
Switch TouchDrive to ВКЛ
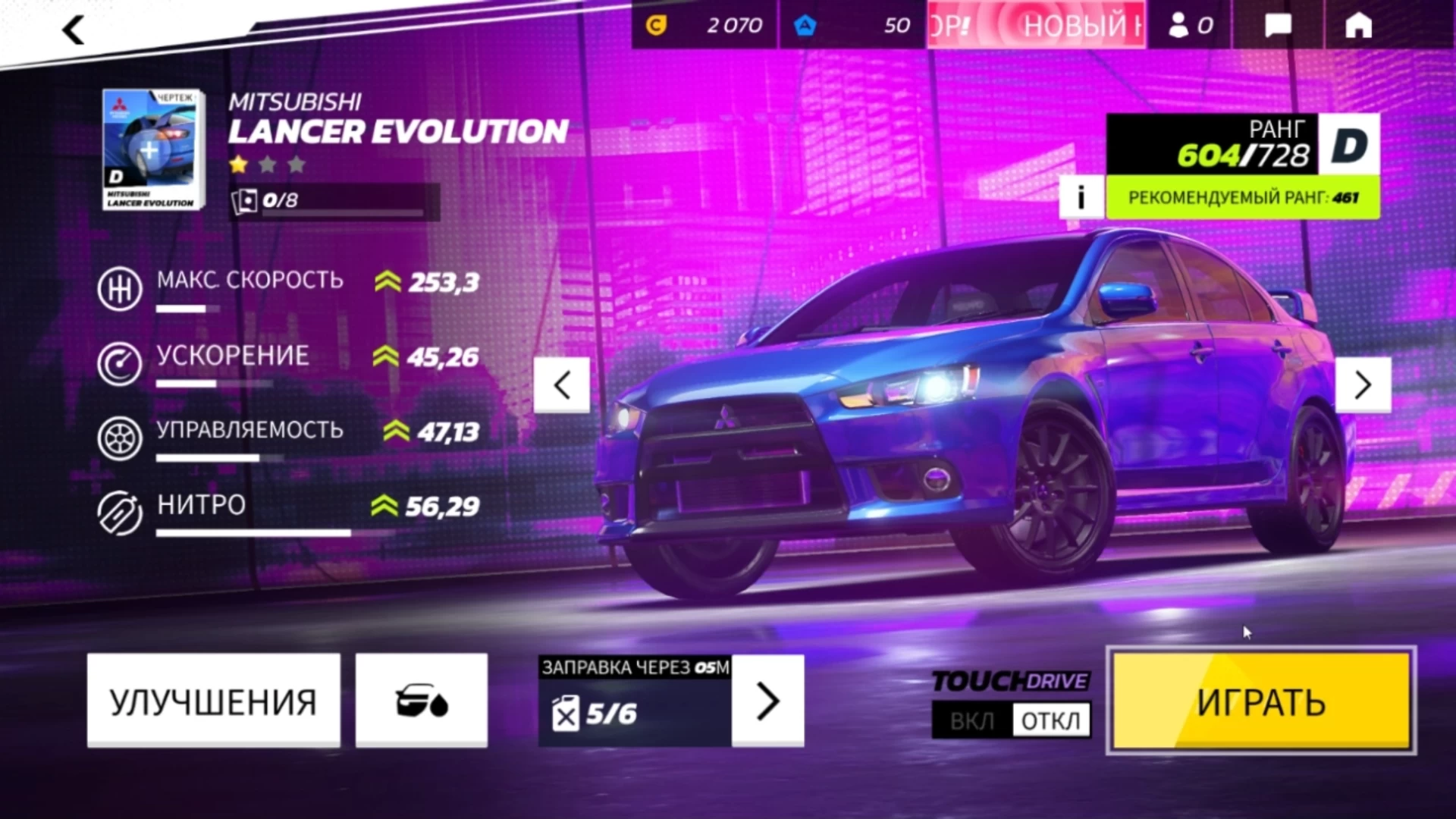click(972, 720)
